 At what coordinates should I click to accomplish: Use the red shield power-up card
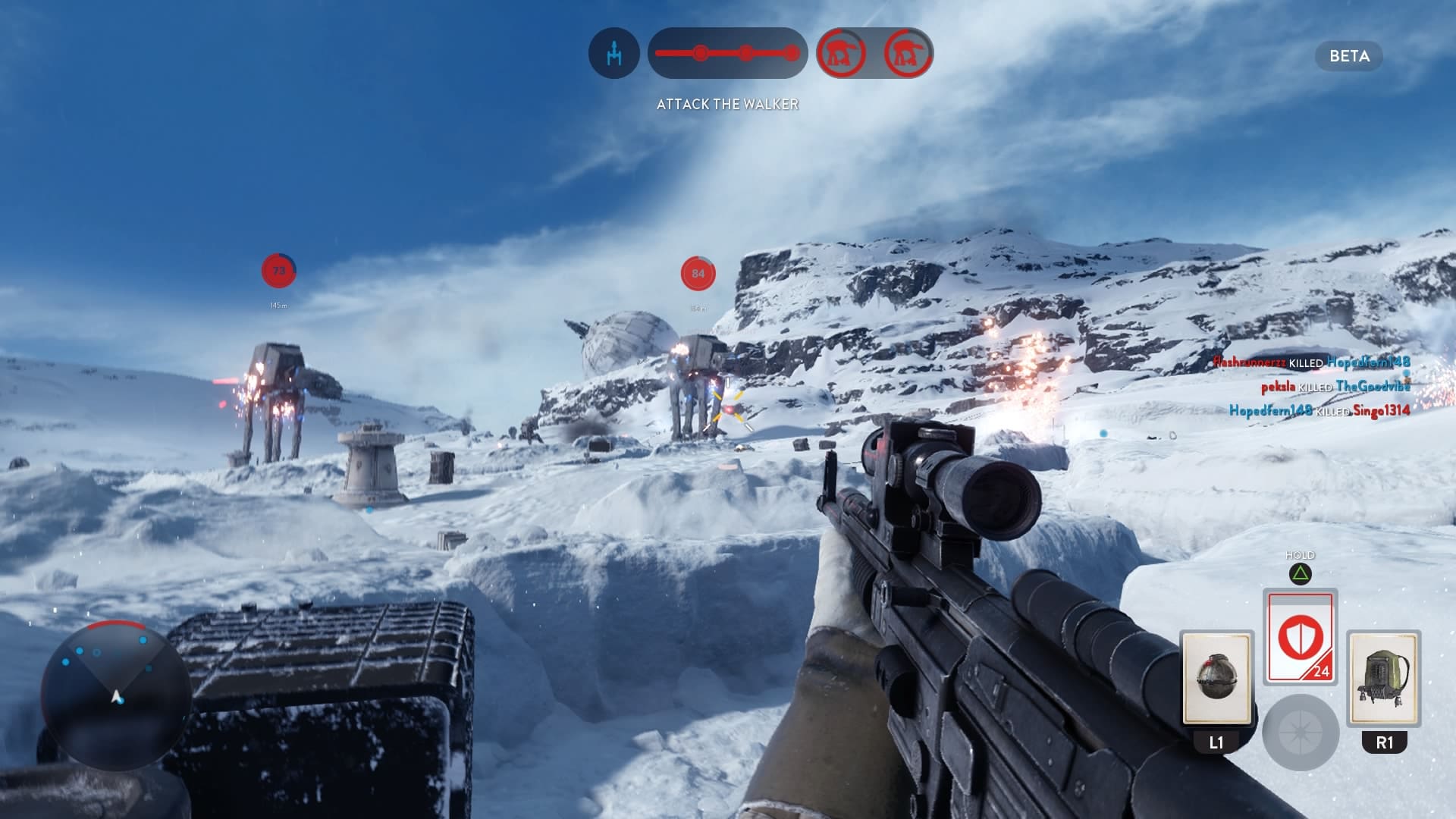[x=1300, y=637]
